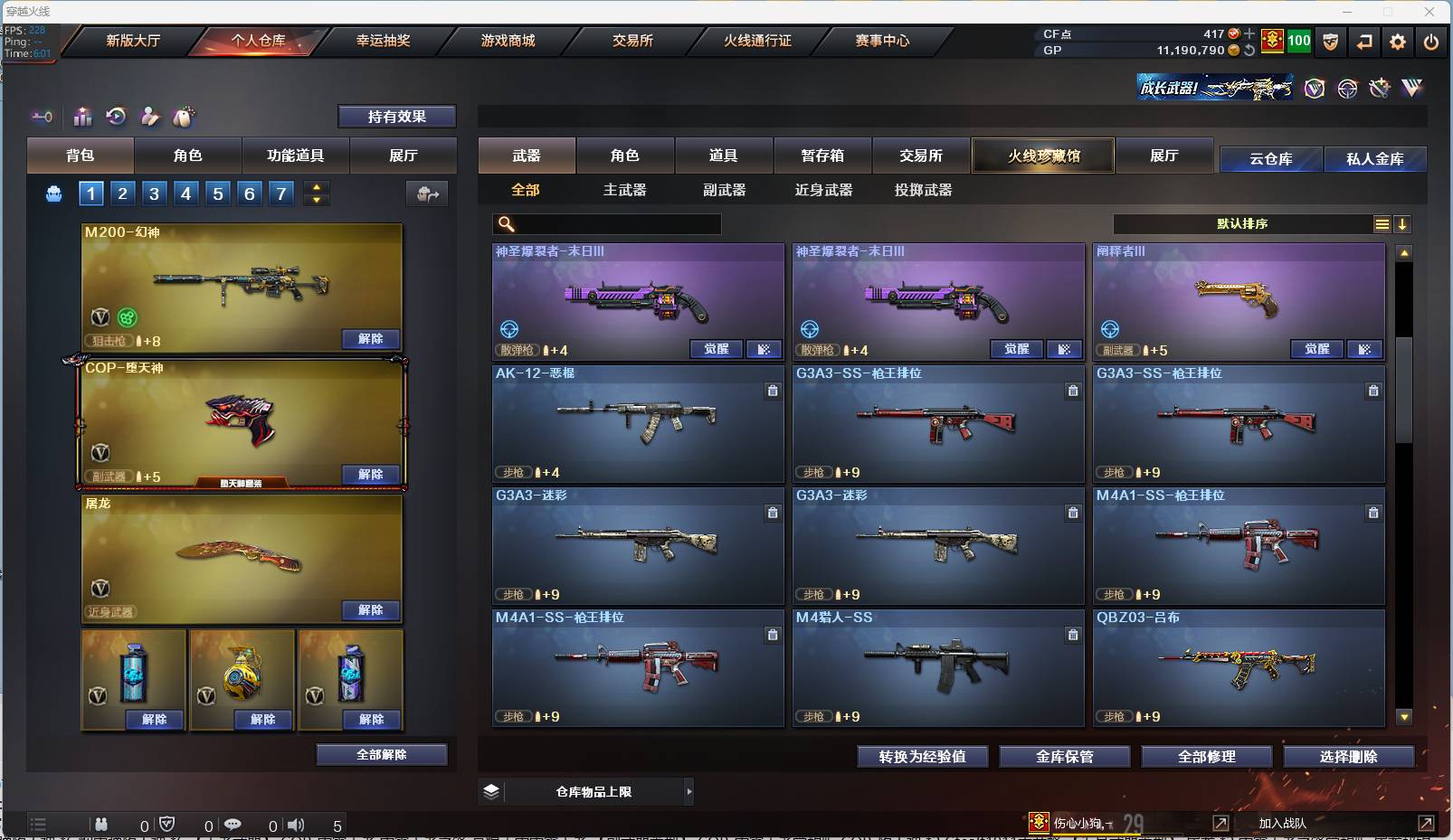Click the replay history icon in the toolbar
Viewport: 1453px width, 840px height.
[x=118, y=117]
